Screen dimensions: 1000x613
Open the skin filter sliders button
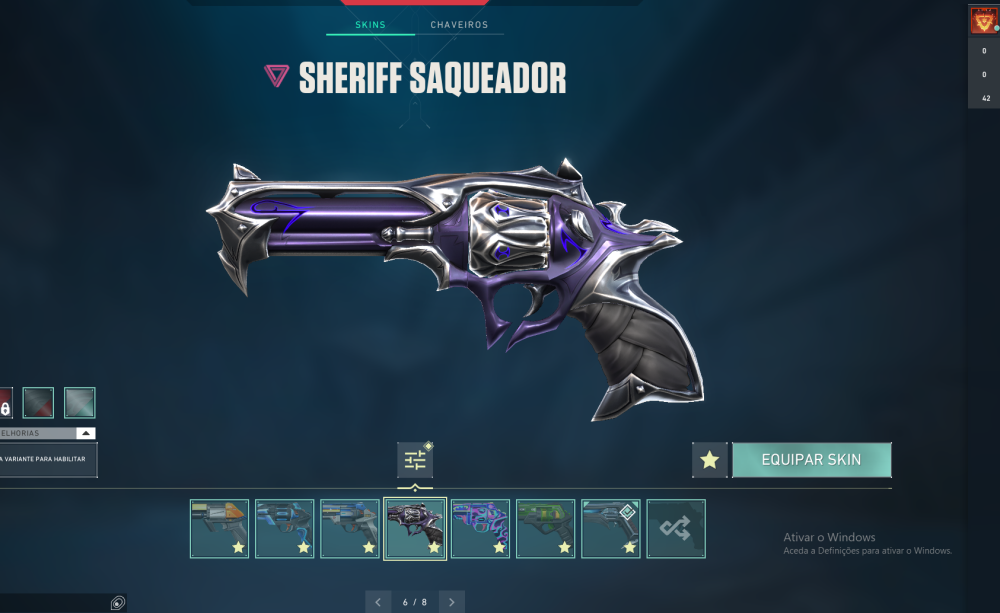[x=415, y=460]
